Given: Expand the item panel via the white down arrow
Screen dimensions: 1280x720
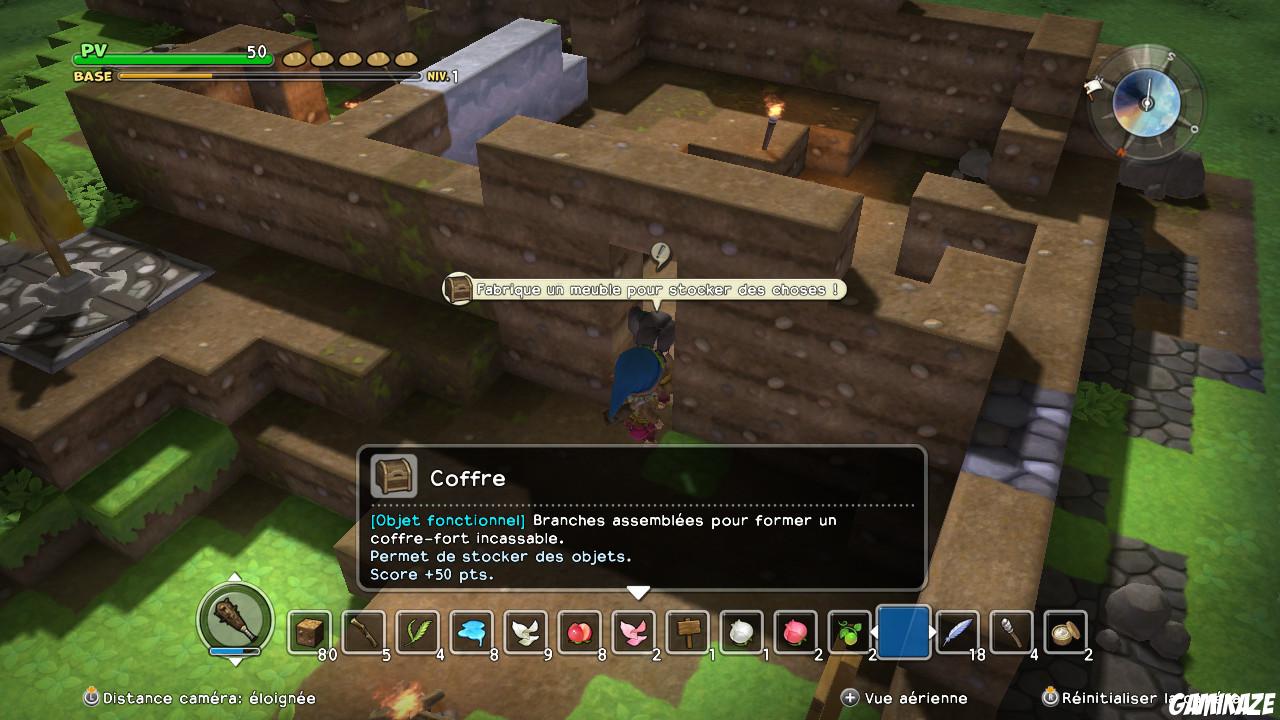Looking at the screenshot, I should 637,591.
